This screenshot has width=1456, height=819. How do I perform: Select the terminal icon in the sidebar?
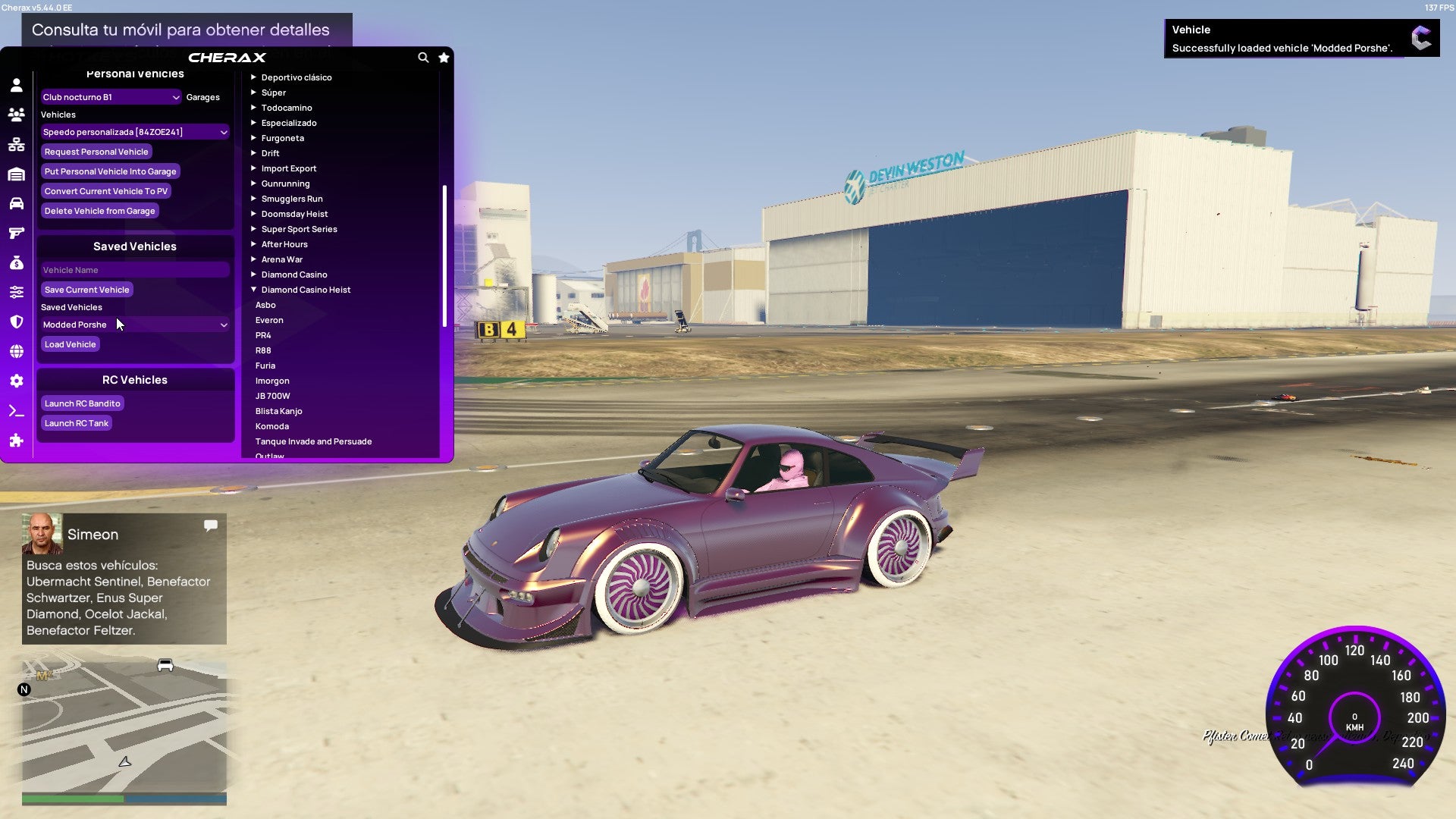click(16, 410)
